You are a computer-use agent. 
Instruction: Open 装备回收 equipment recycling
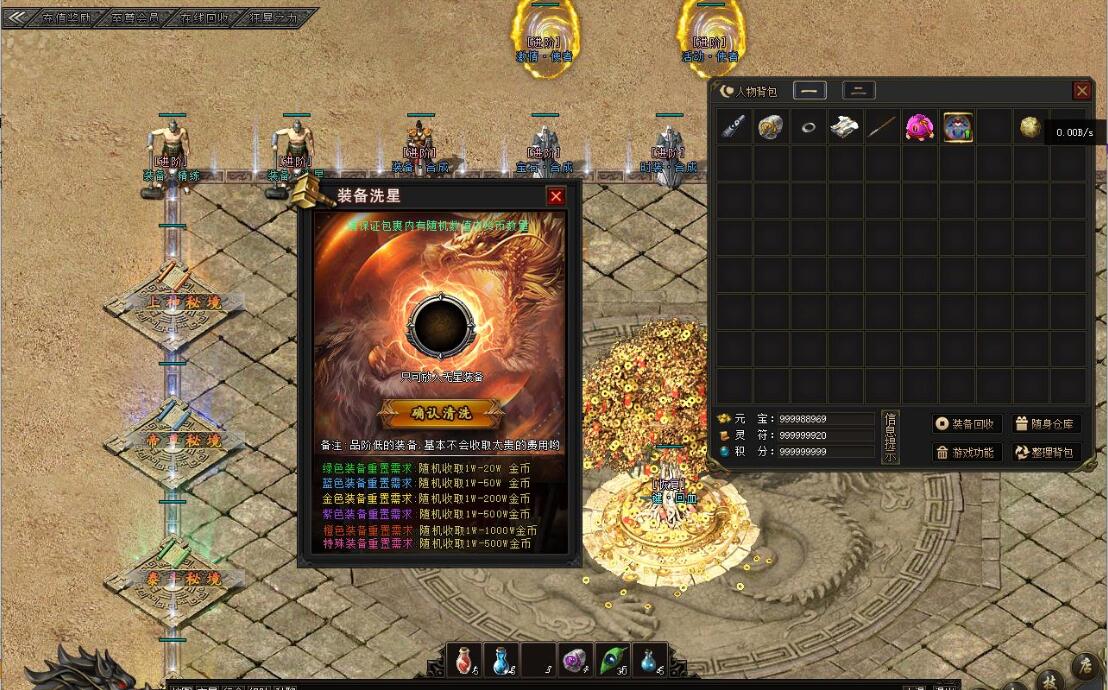tap(968, 424)
